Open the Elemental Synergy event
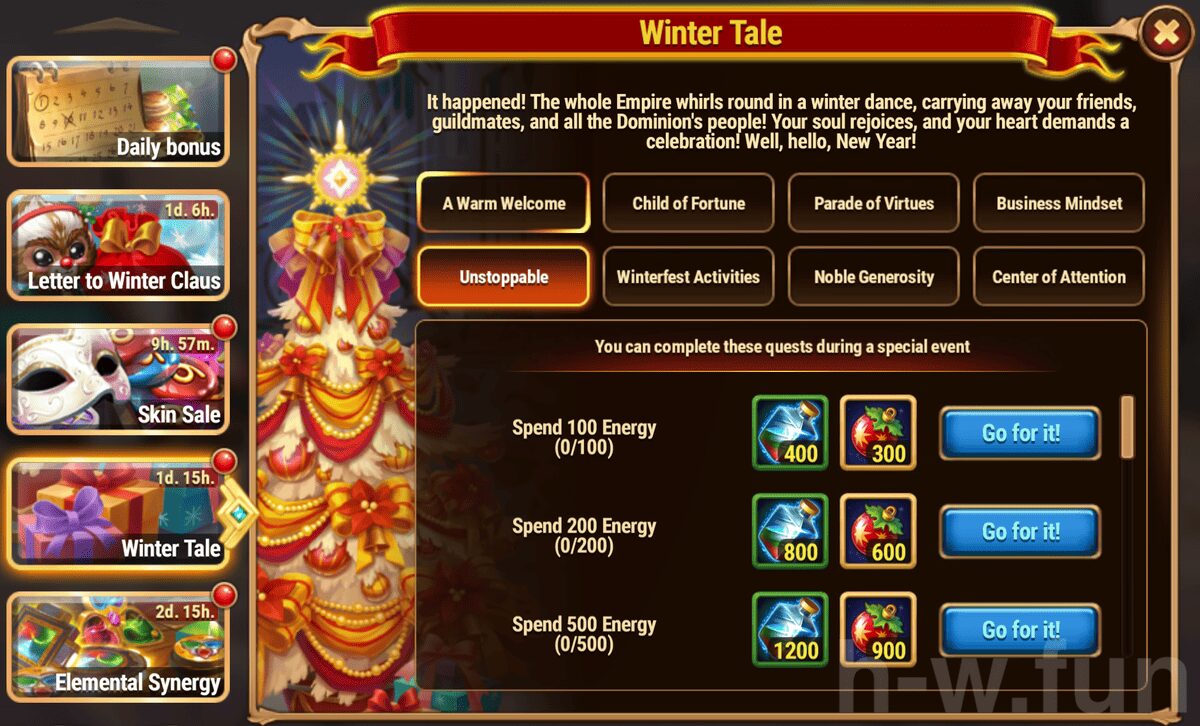 (118, 645)
